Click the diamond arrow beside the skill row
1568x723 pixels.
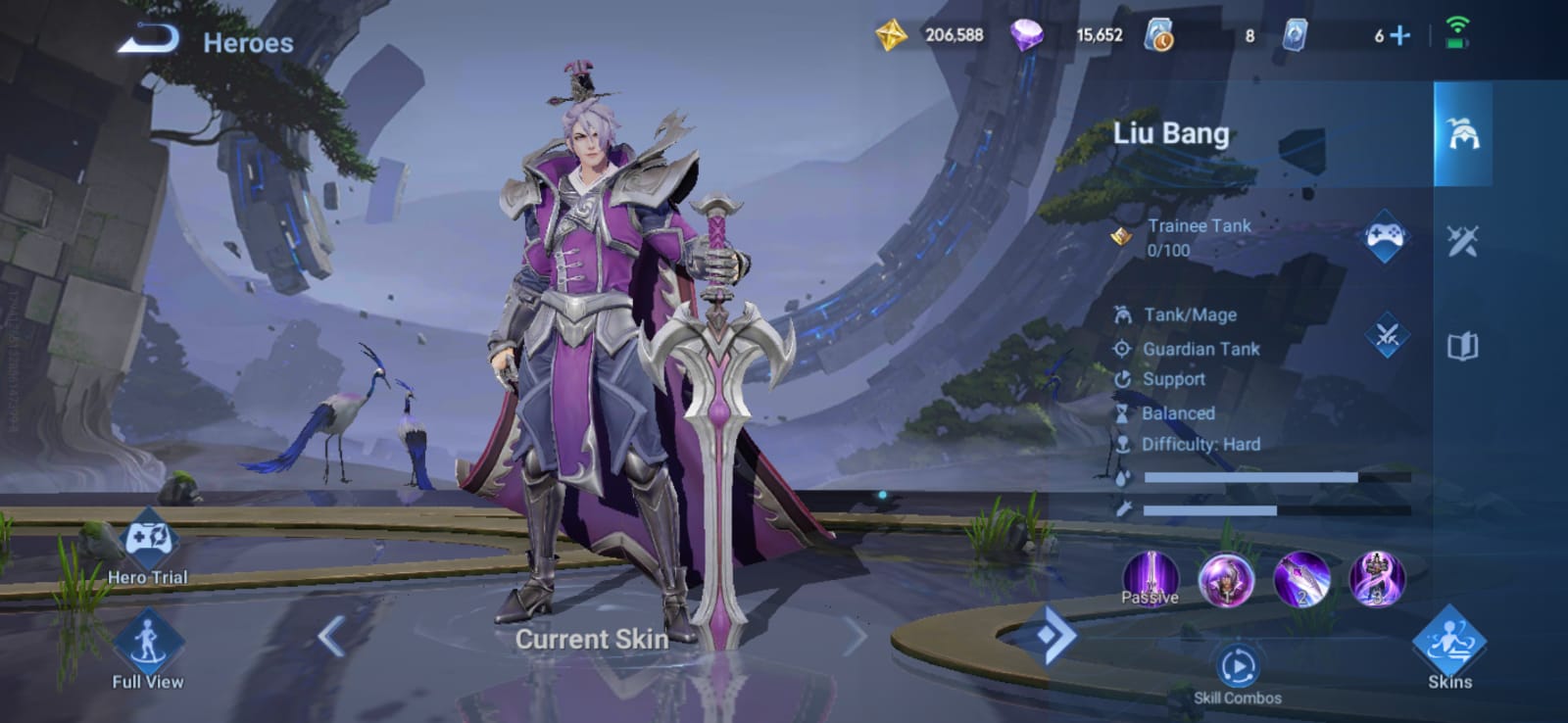point(1049,637)
